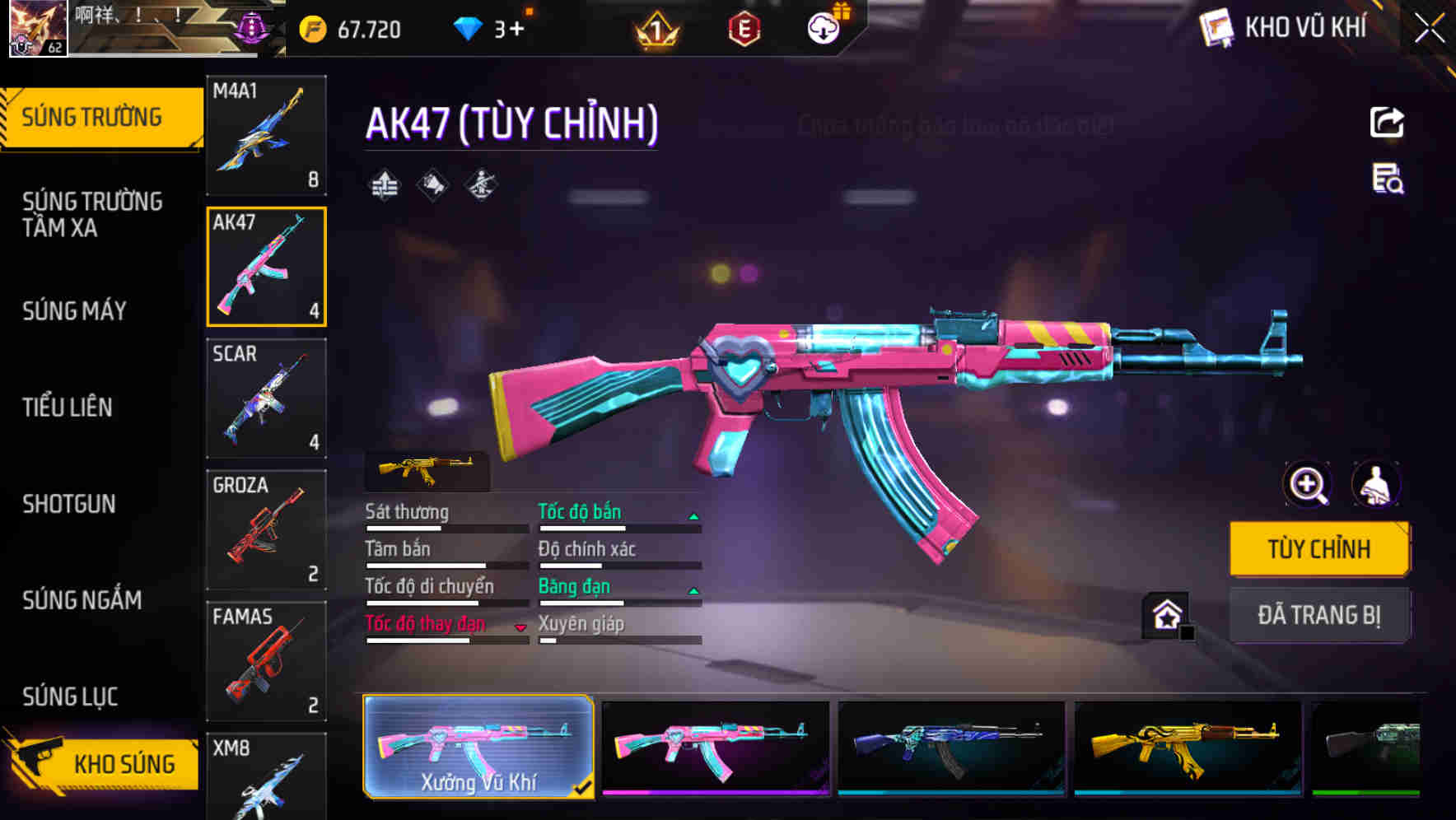Screen dimensions: 1456x820
Task: Open the character preview icon
Action: click(x=1377, y=485)
